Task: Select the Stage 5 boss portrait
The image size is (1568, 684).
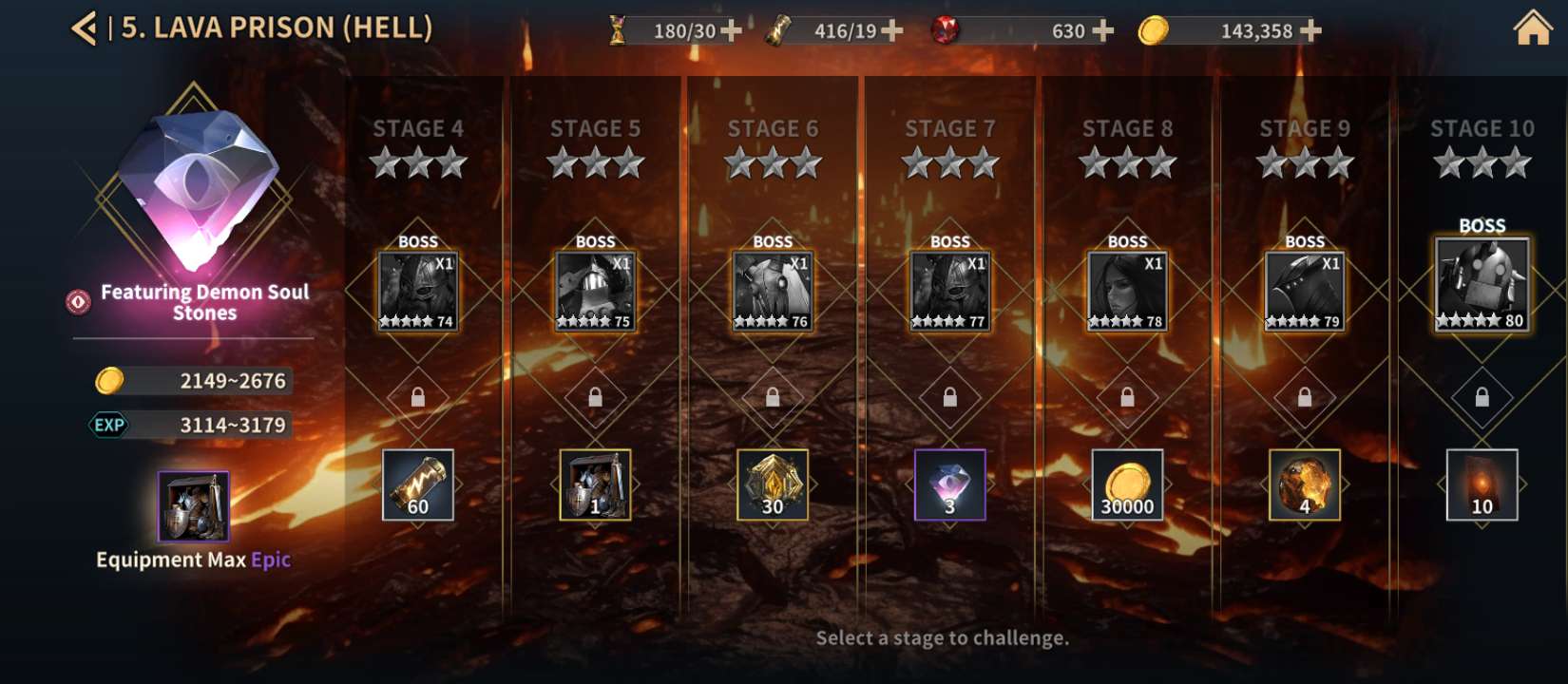Action: pyautogui.click(x=595, y=292)
